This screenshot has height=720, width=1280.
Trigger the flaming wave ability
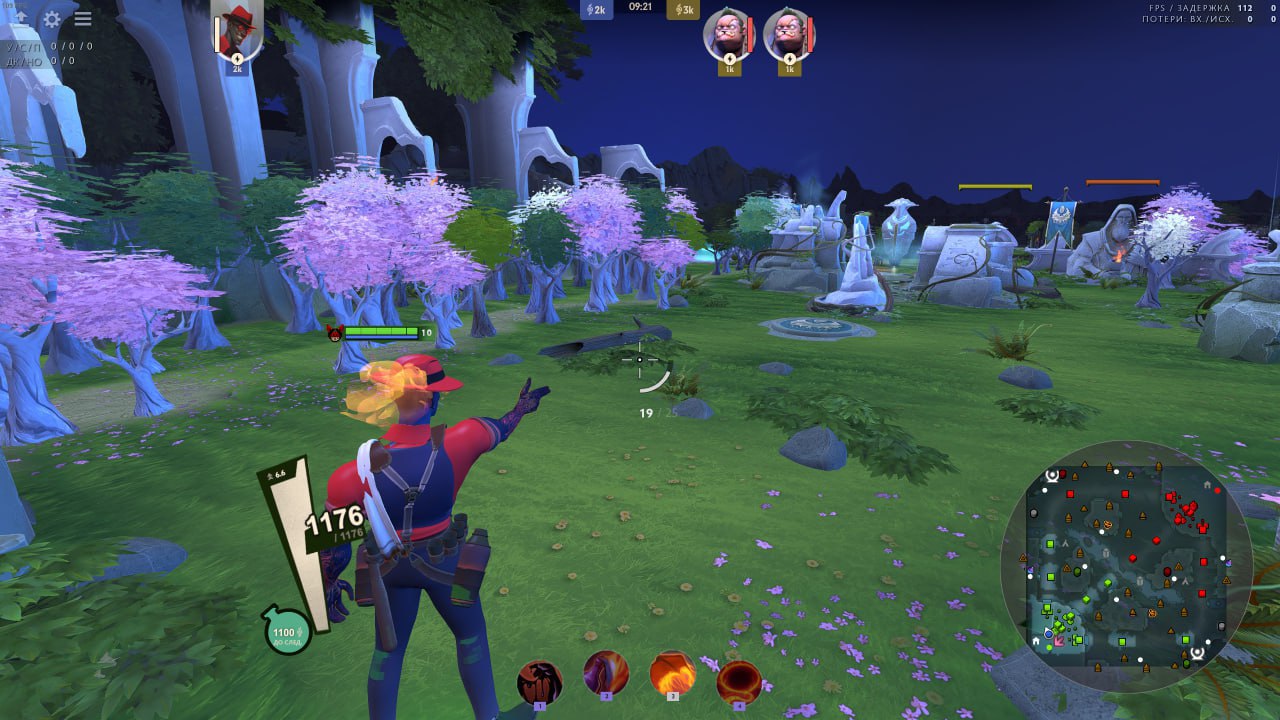click(x=672, y=673)
